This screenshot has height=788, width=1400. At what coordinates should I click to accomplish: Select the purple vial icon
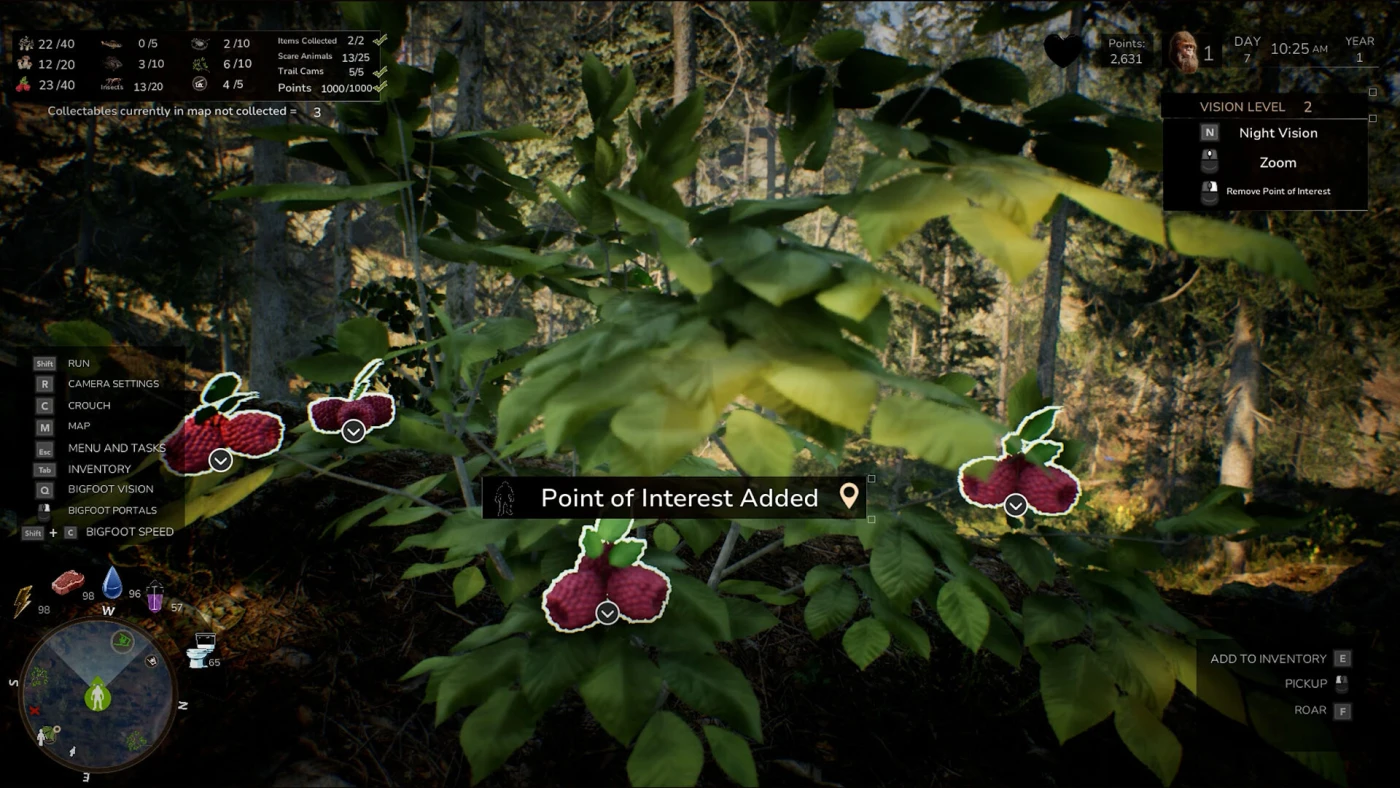pos(155,596)
